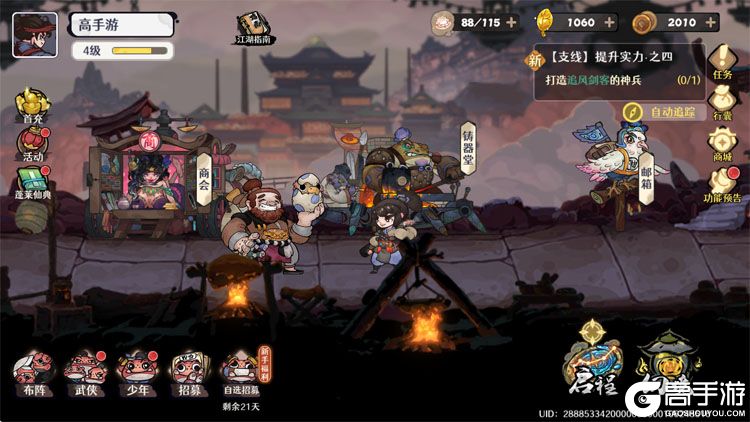750x422 pixels.
Task: Open the 江湖指南 guide book
Action: click(x=253, y=28)
